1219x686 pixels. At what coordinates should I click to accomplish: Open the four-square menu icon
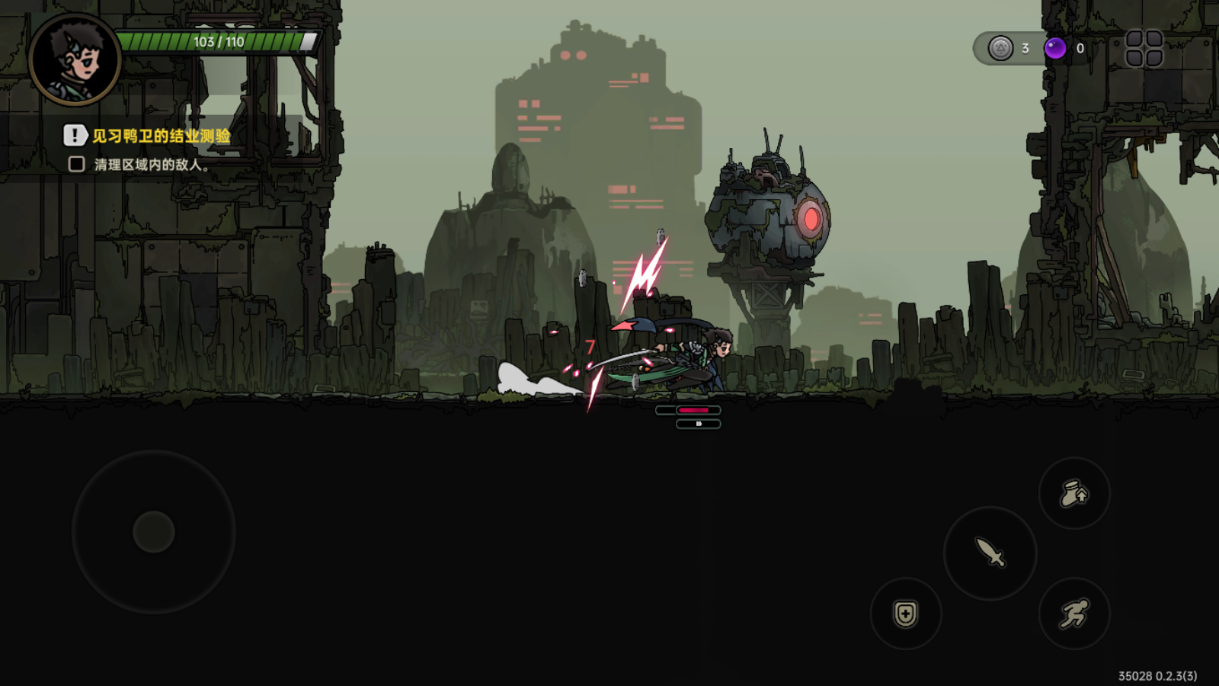pos(1144,48)
